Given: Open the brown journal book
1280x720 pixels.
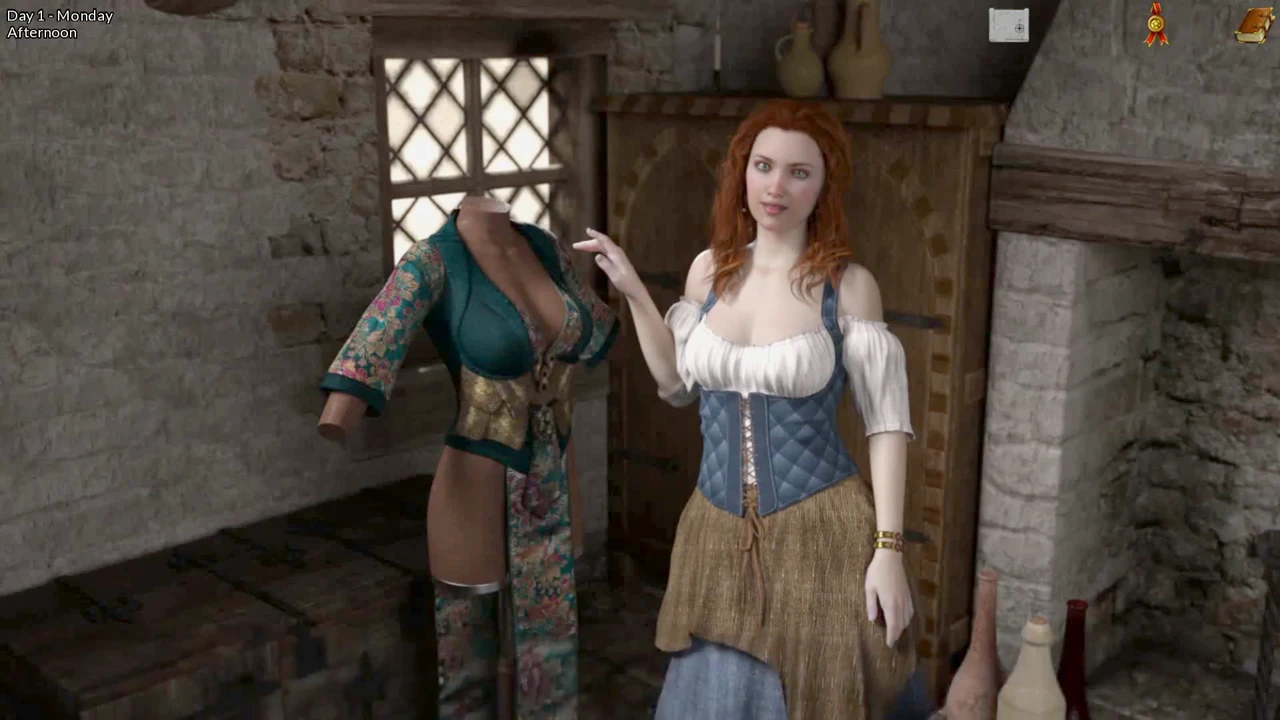Looking at the screenshot, I should tap(1253, 25).
